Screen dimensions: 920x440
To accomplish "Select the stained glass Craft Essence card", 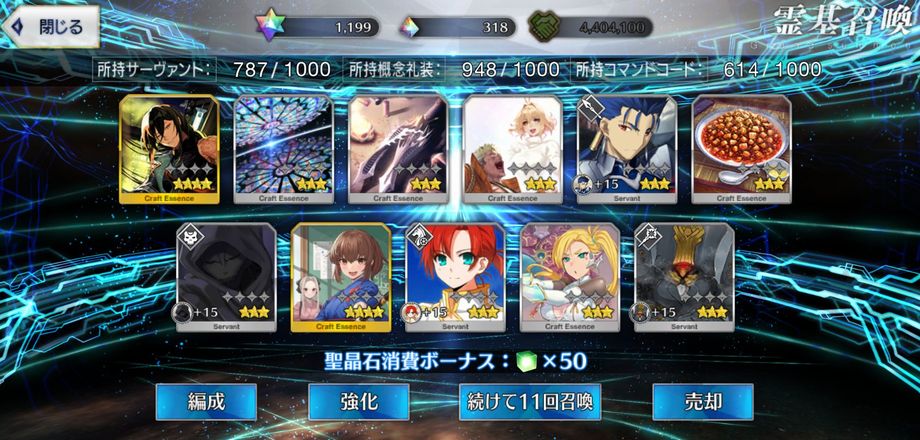I will click(x=284, y=149).
